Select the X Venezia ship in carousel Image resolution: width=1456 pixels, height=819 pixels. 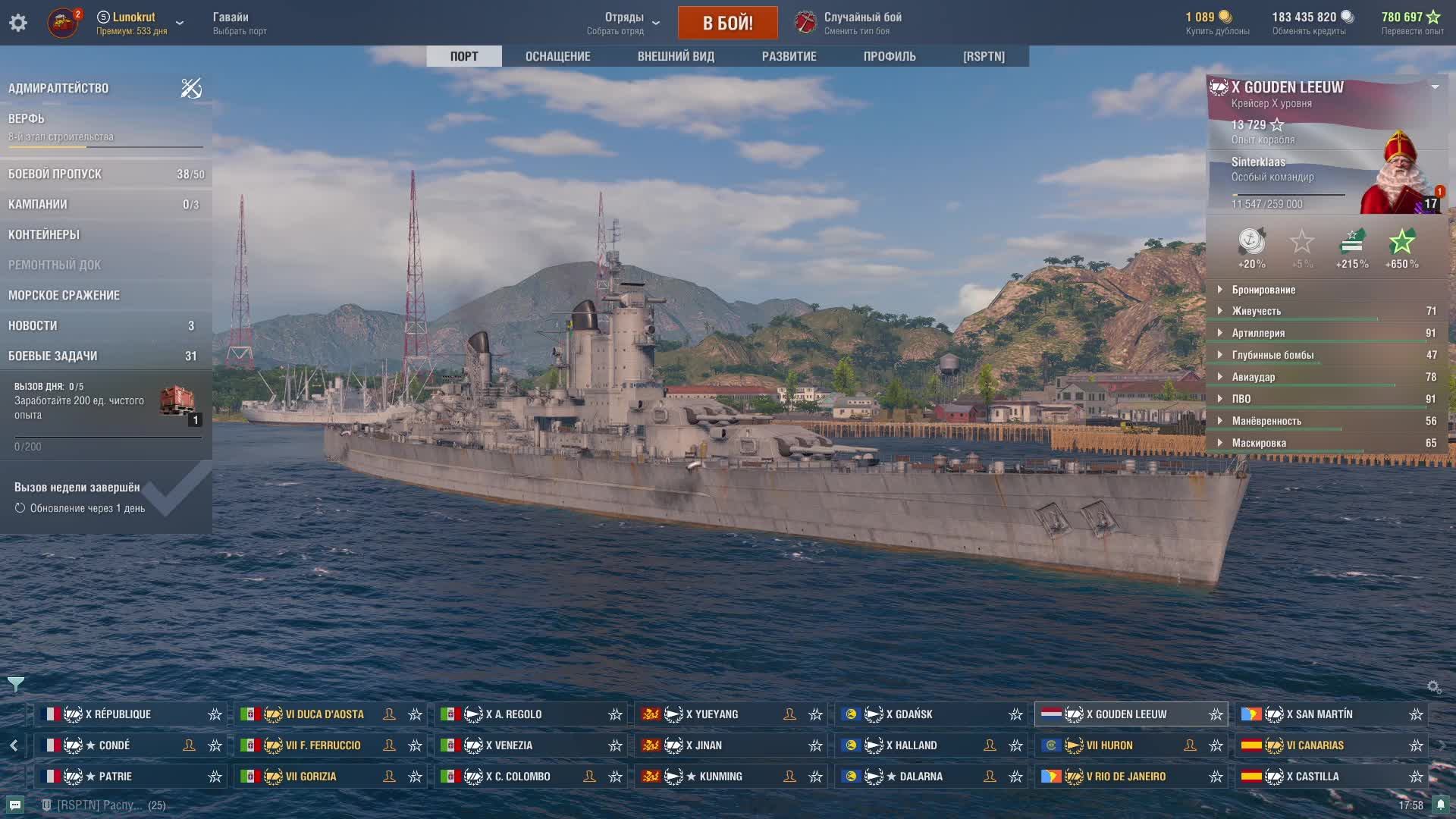(x=513, y=745)
